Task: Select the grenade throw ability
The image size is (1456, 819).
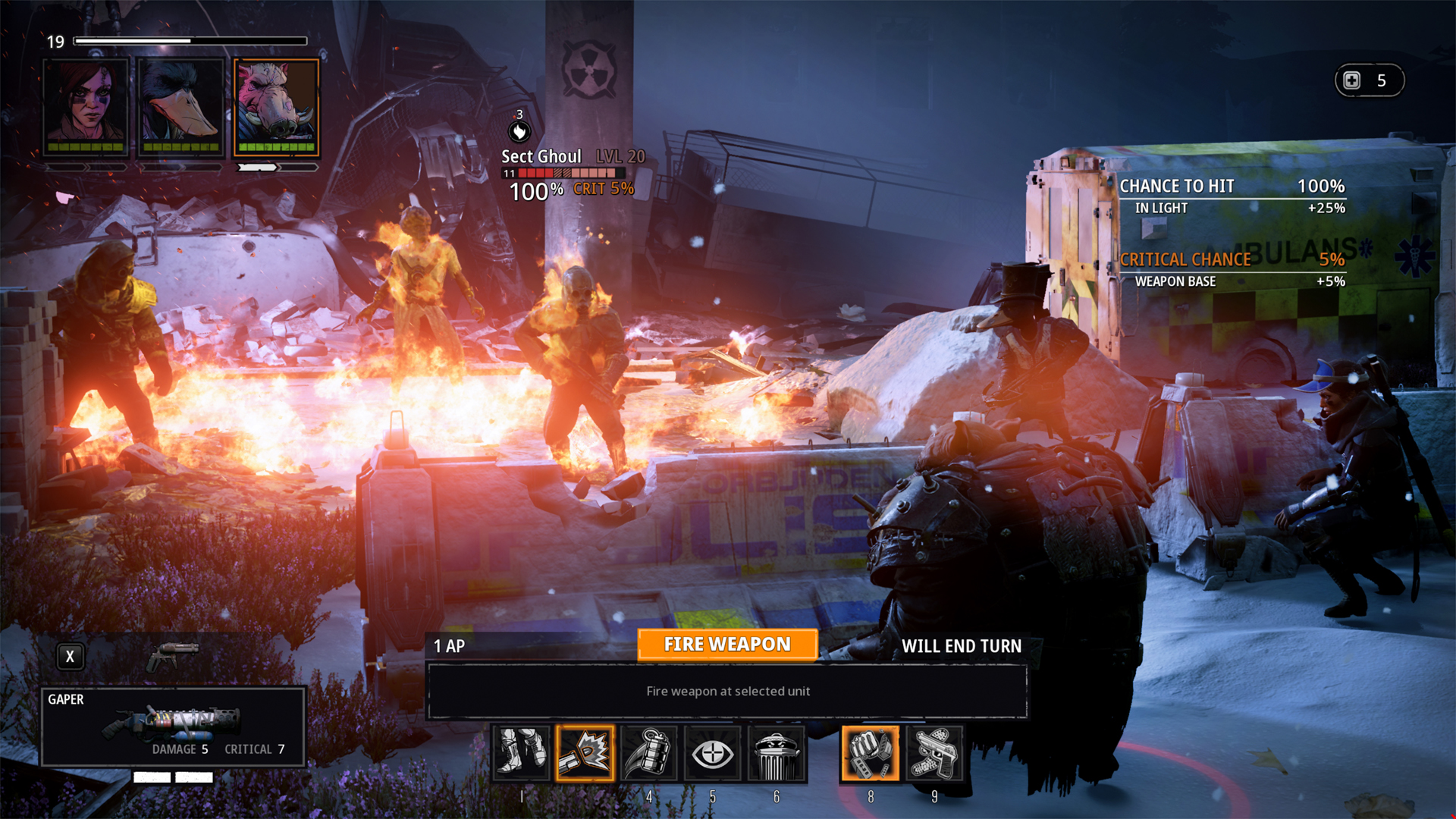Action: 649,753
